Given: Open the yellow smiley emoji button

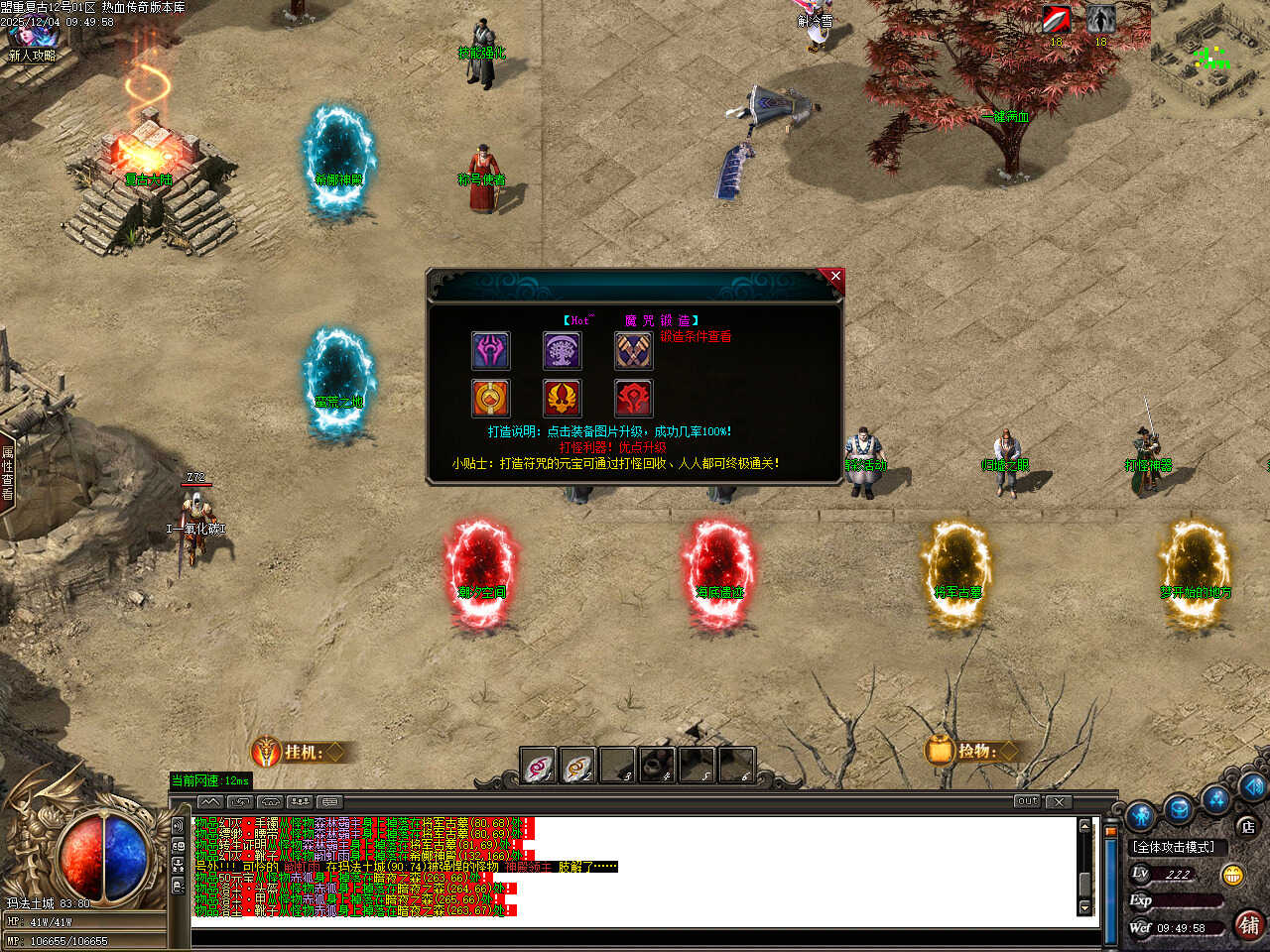Looking at the screenshot, I should (x=1232, y=875).
